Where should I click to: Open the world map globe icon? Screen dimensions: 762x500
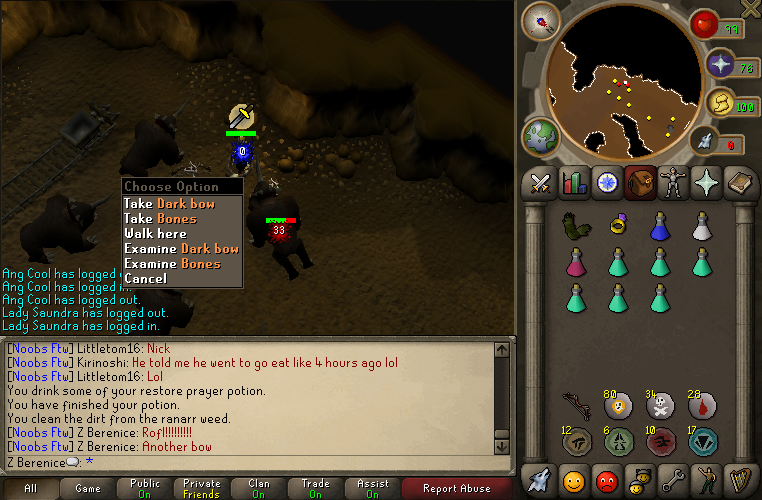click(540, 137)
